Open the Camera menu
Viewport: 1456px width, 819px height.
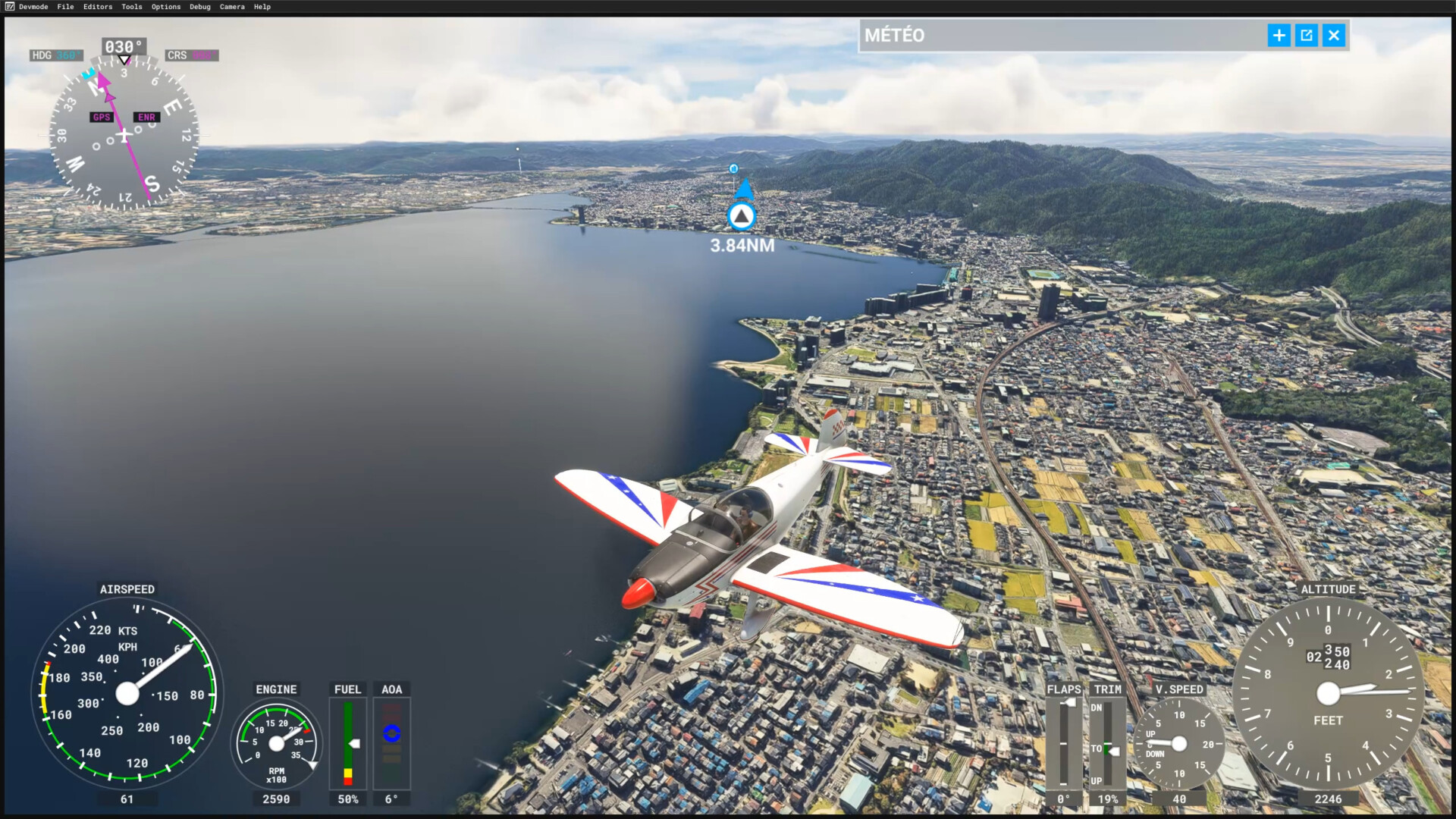click(x=232, y=7)
